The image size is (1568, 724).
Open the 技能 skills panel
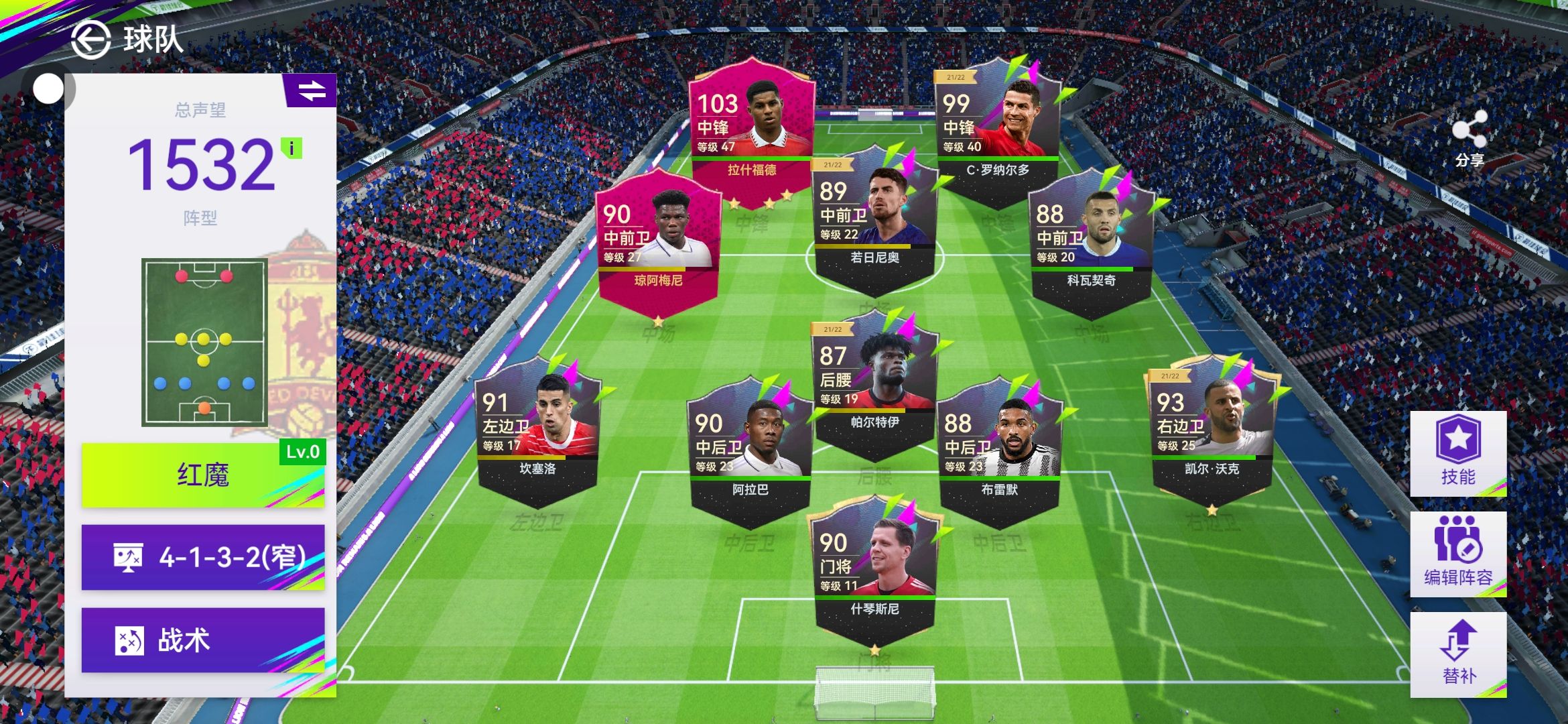click(1458, 454)
